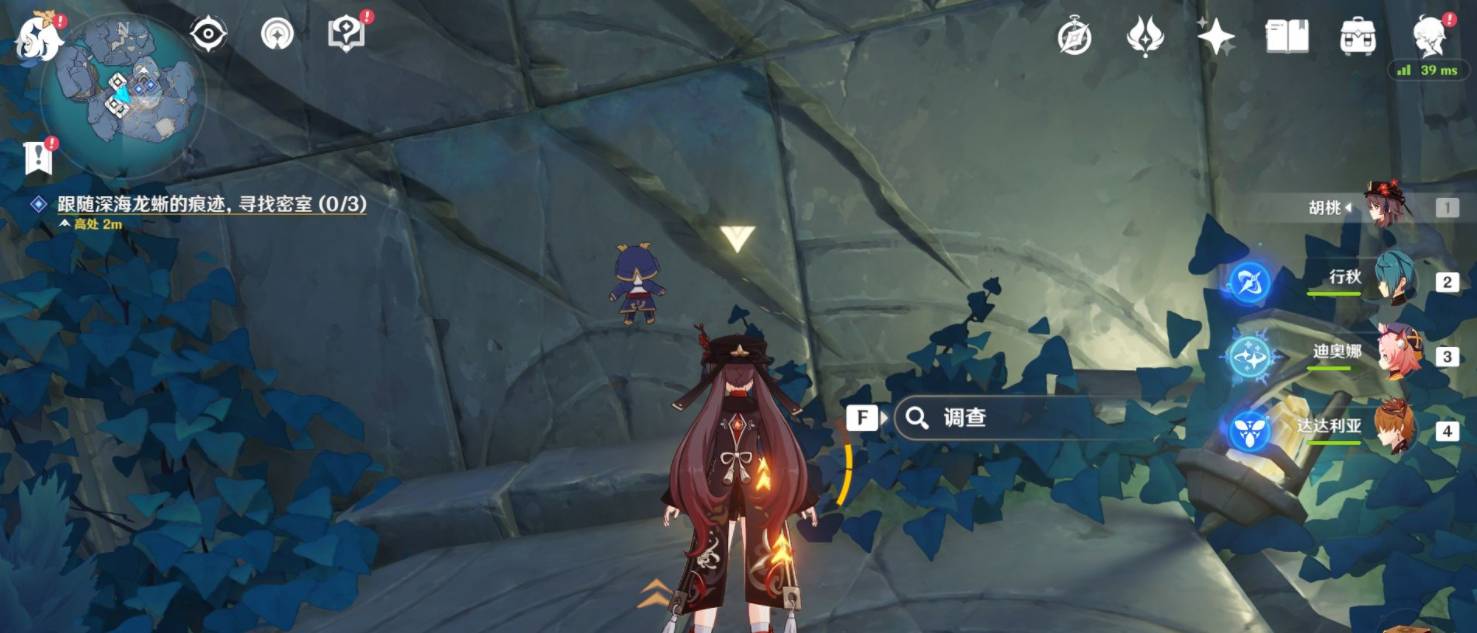
Task: Open the character screen icon
Action: (1430, 37)
